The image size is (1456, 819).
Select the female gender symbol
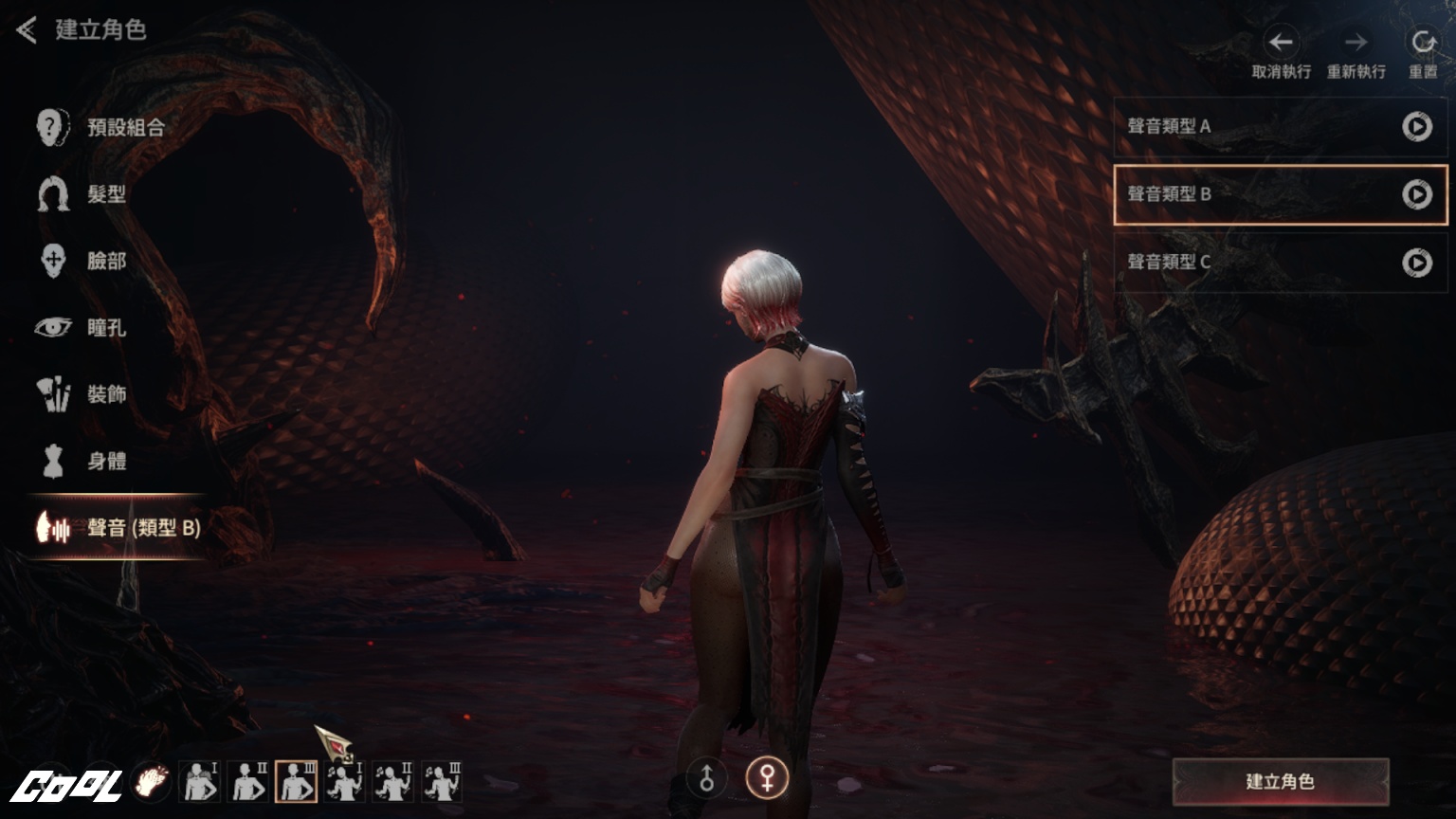[x=766, y=779]
